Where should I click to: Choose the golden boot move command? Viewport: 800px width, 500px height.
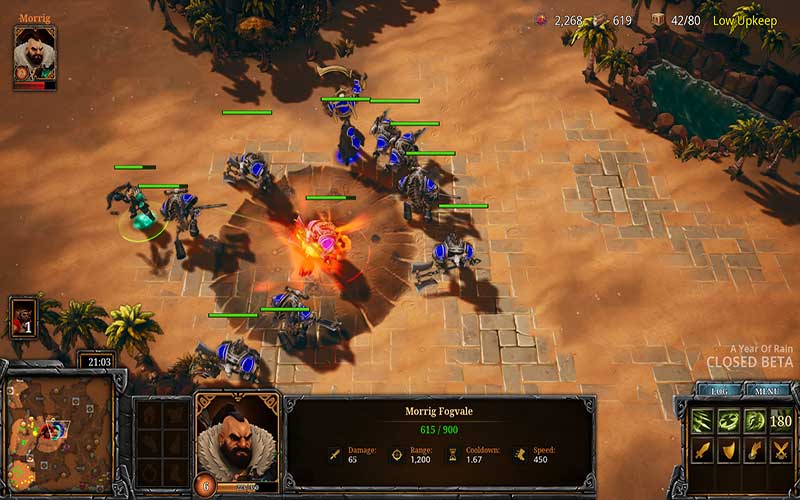tap(753, 452)
